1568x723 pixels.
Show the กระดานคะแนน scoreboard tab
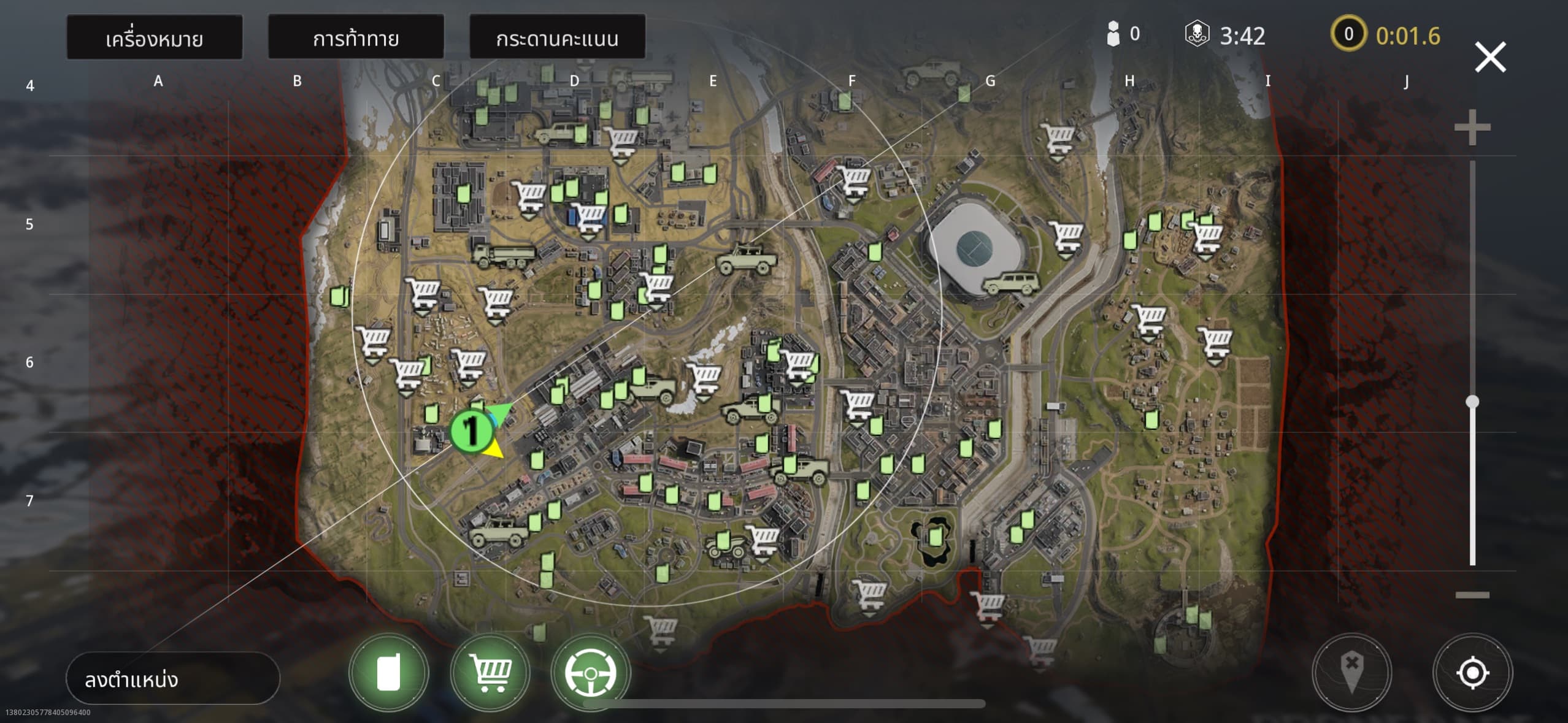click(557, 38)
